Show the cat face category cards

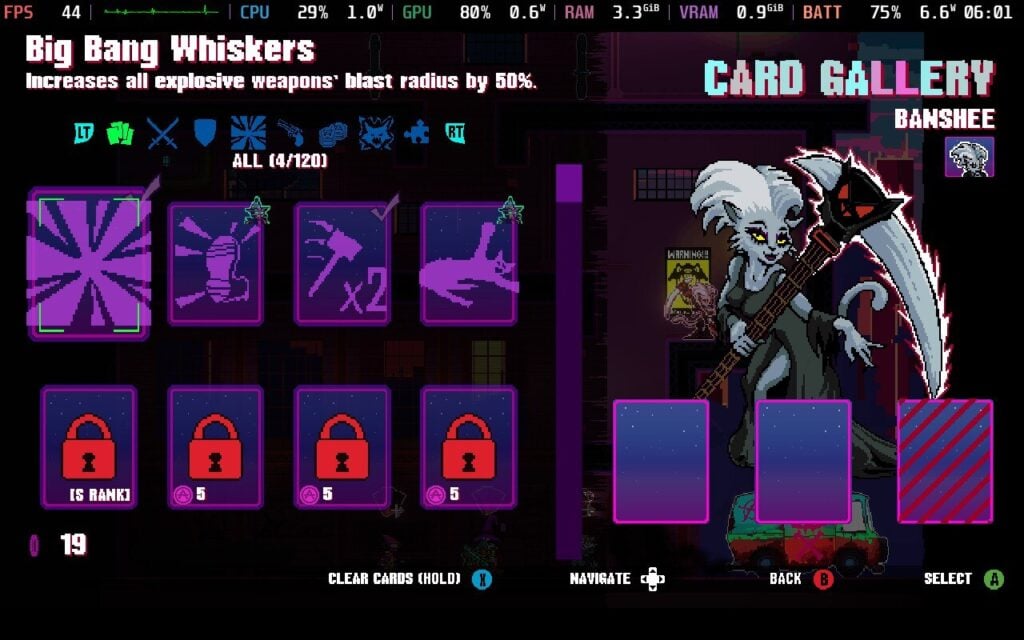pos(375,133)
